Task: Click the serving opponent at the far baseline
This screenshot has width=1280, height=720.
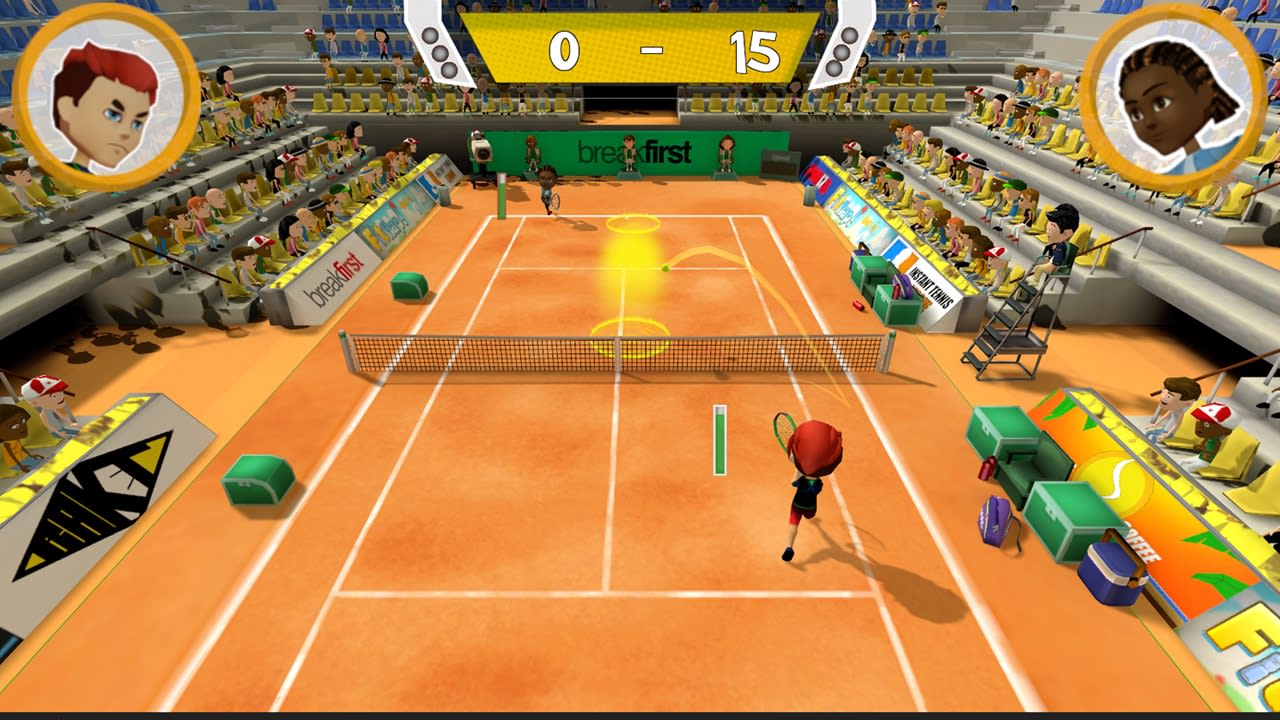Action: click(548, 190)
